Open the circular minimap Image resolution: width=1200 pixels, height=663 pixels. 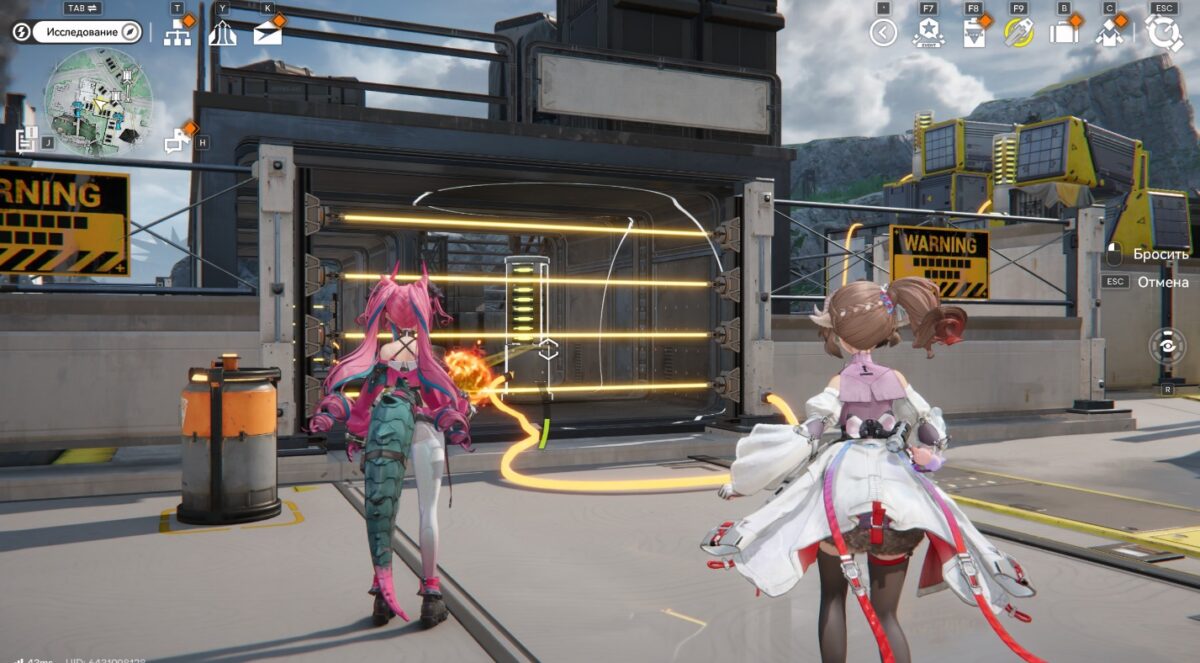click(97, 102)
